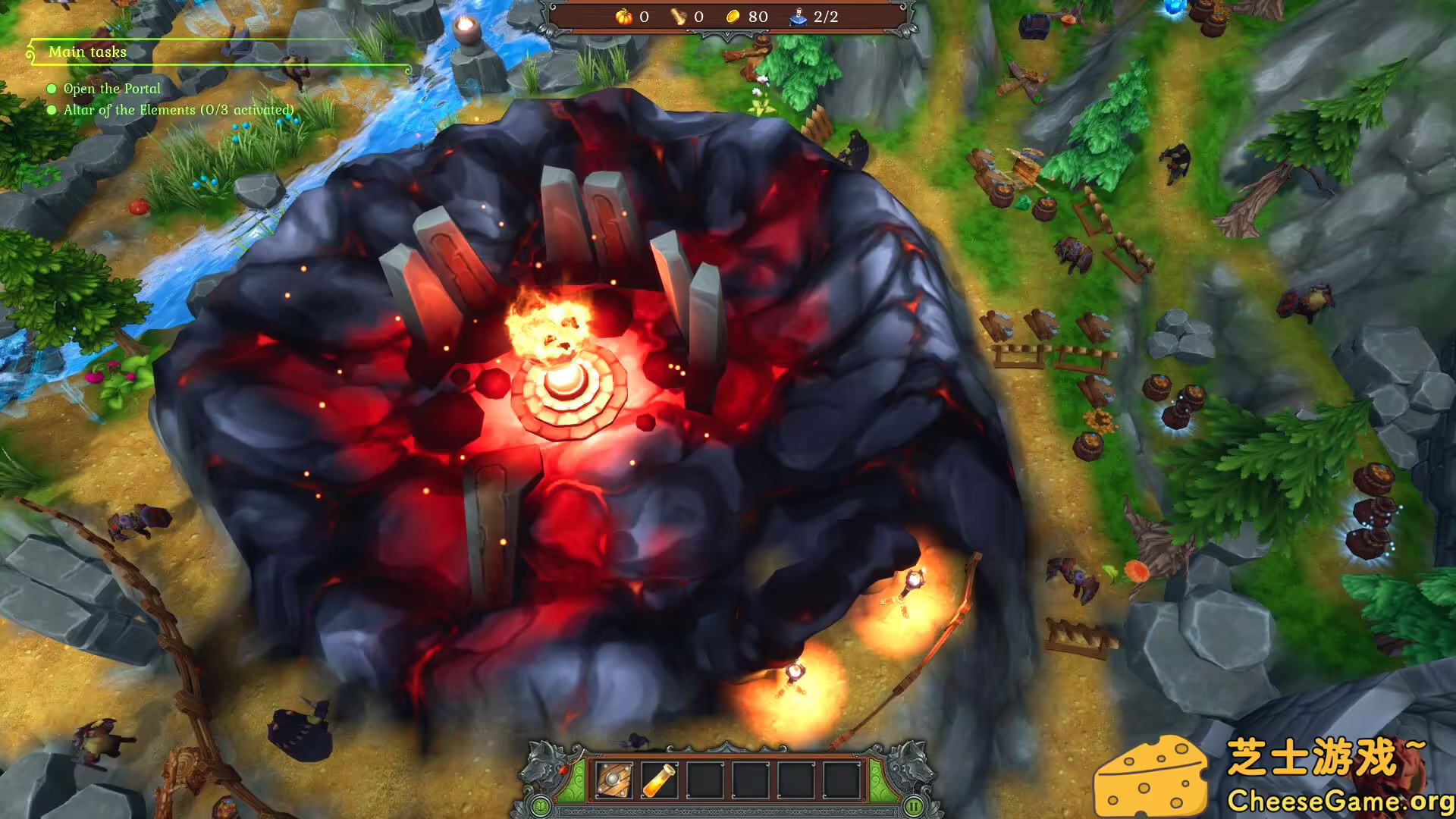
Task: Pause the game with the green pause button
Action: pyautogui.click(x=914, y=806)
